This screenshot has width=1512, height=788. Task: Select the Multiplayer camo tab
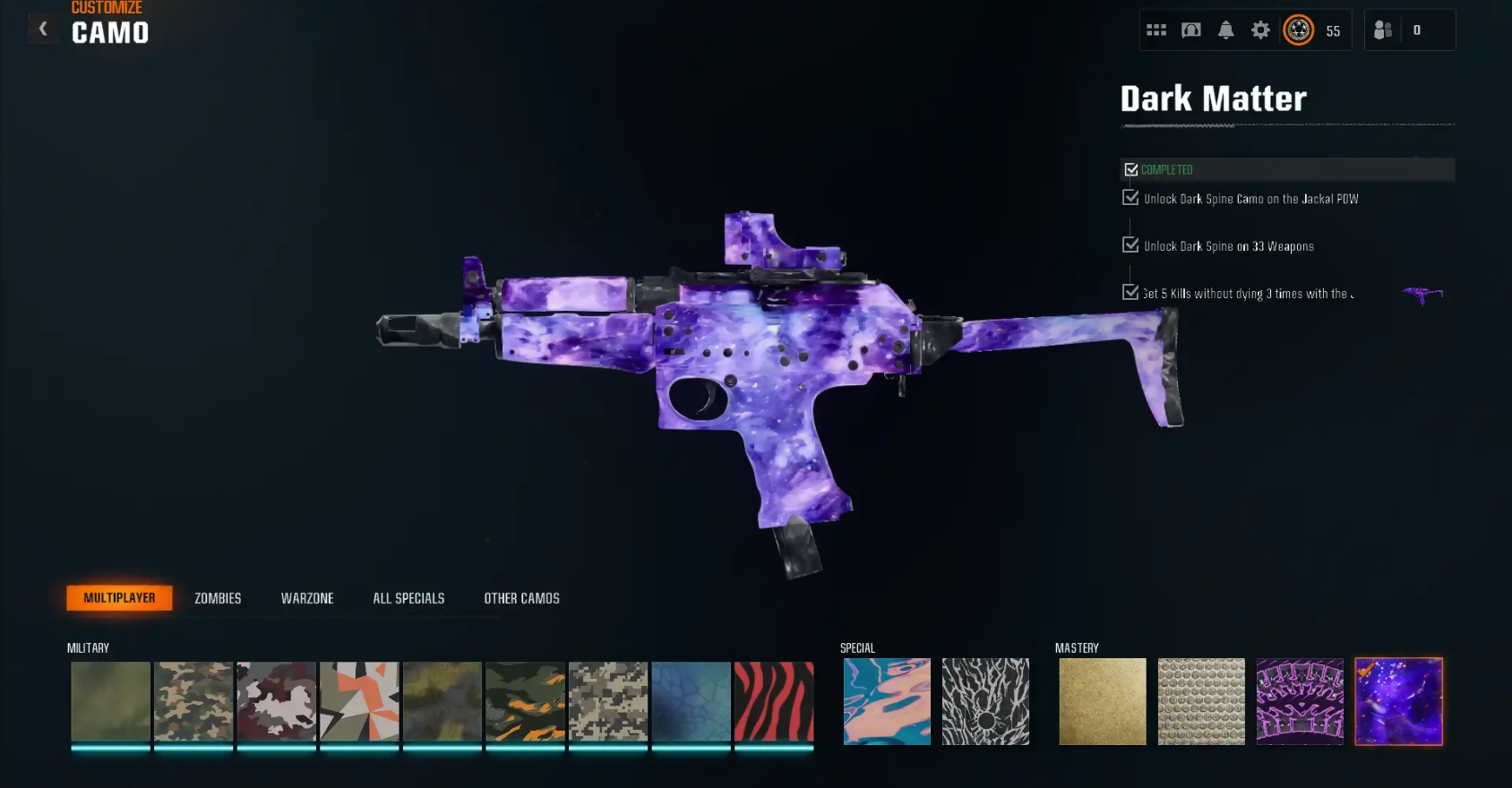pos(119,598)
